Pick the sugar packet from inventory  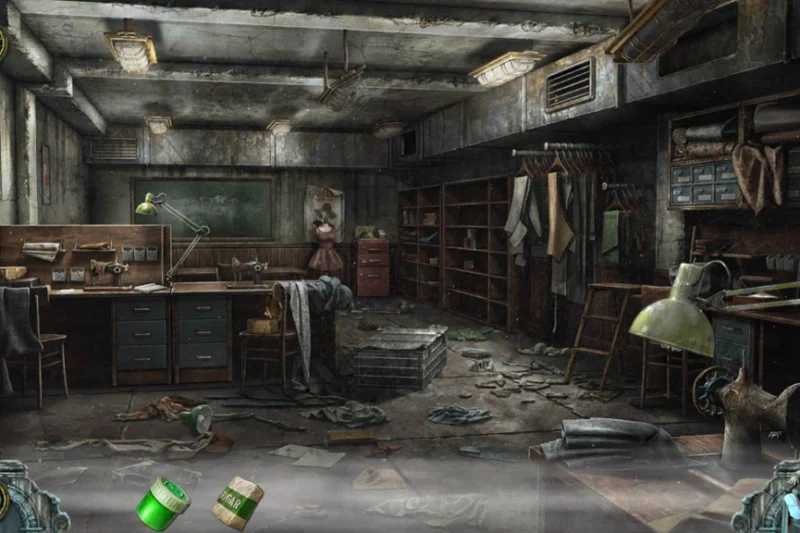pyautogui.click(x=237, y=502)
